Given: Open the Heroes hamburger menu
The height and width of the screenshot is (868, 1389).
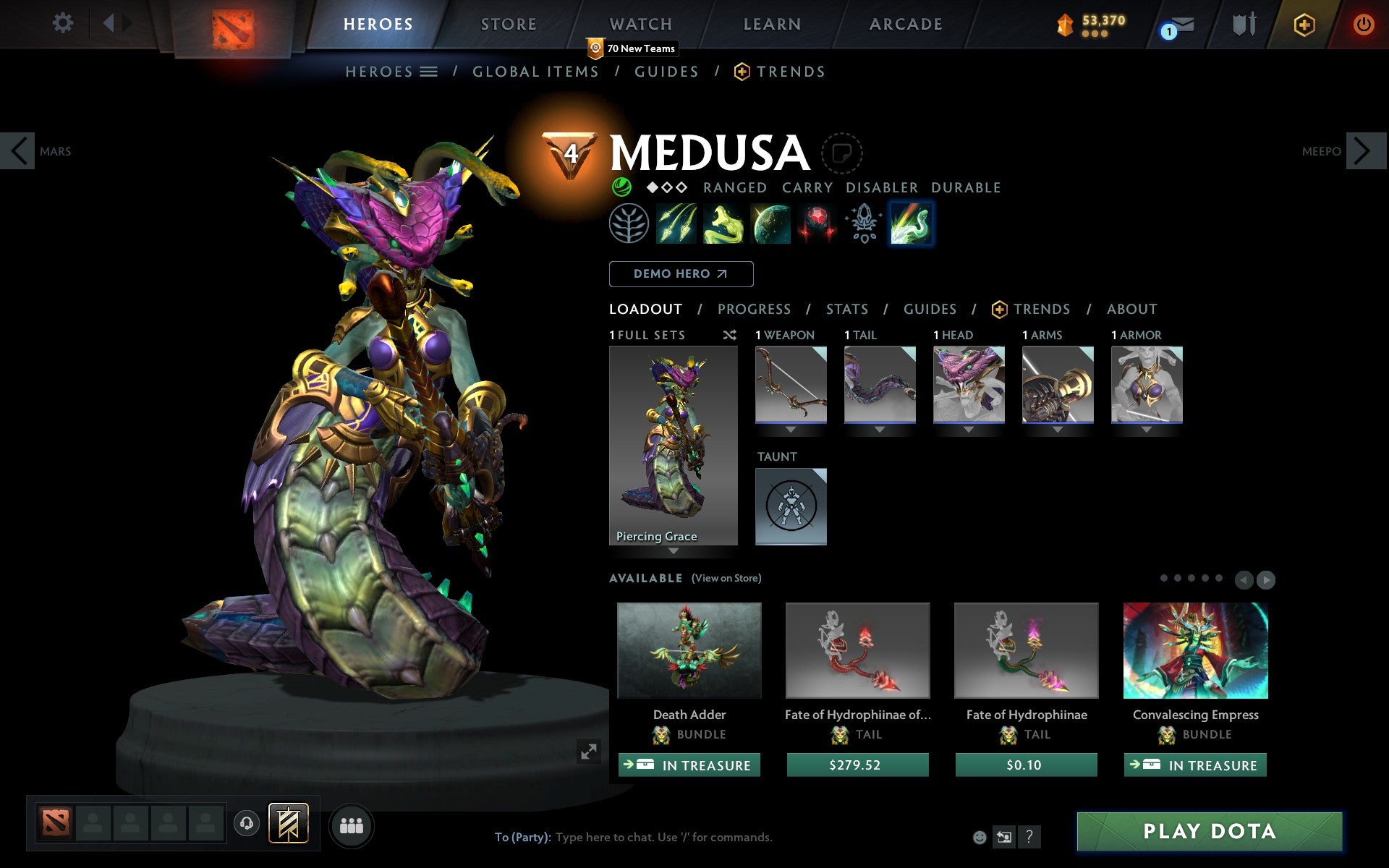Looking at the screenshot, I should click(429, 72).
